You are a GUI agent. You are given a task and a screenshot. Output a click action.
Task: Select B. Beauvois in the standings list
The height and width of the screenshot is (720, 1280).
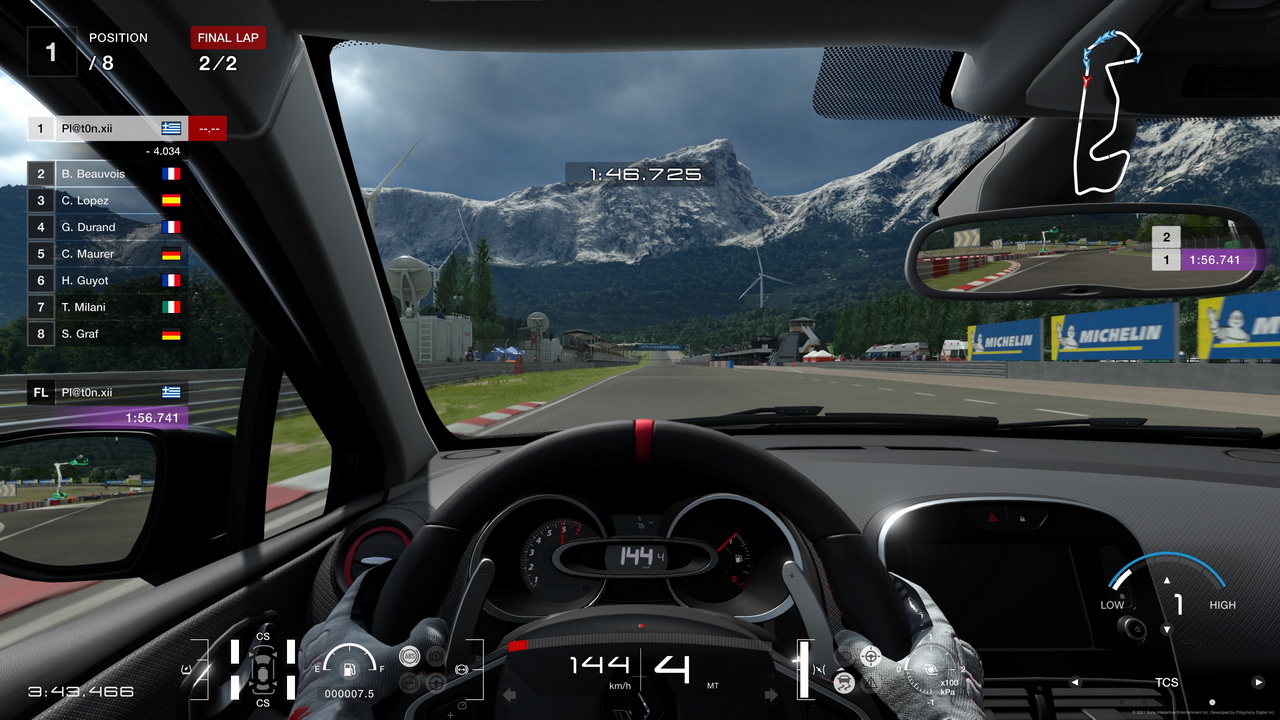tap(105, 174)
